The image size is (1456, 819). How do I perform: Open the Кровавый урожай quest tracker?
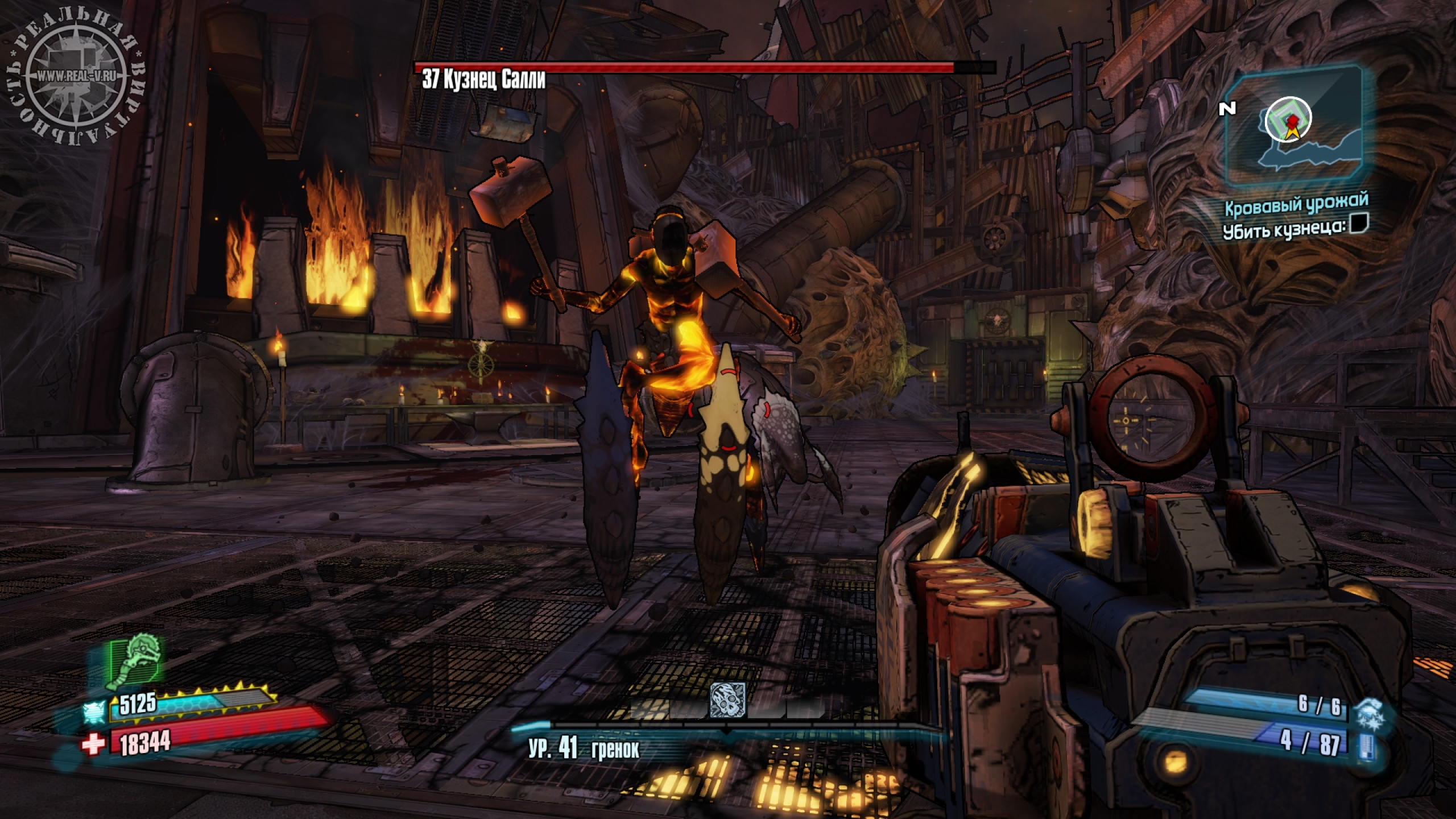coord(1296,205)
